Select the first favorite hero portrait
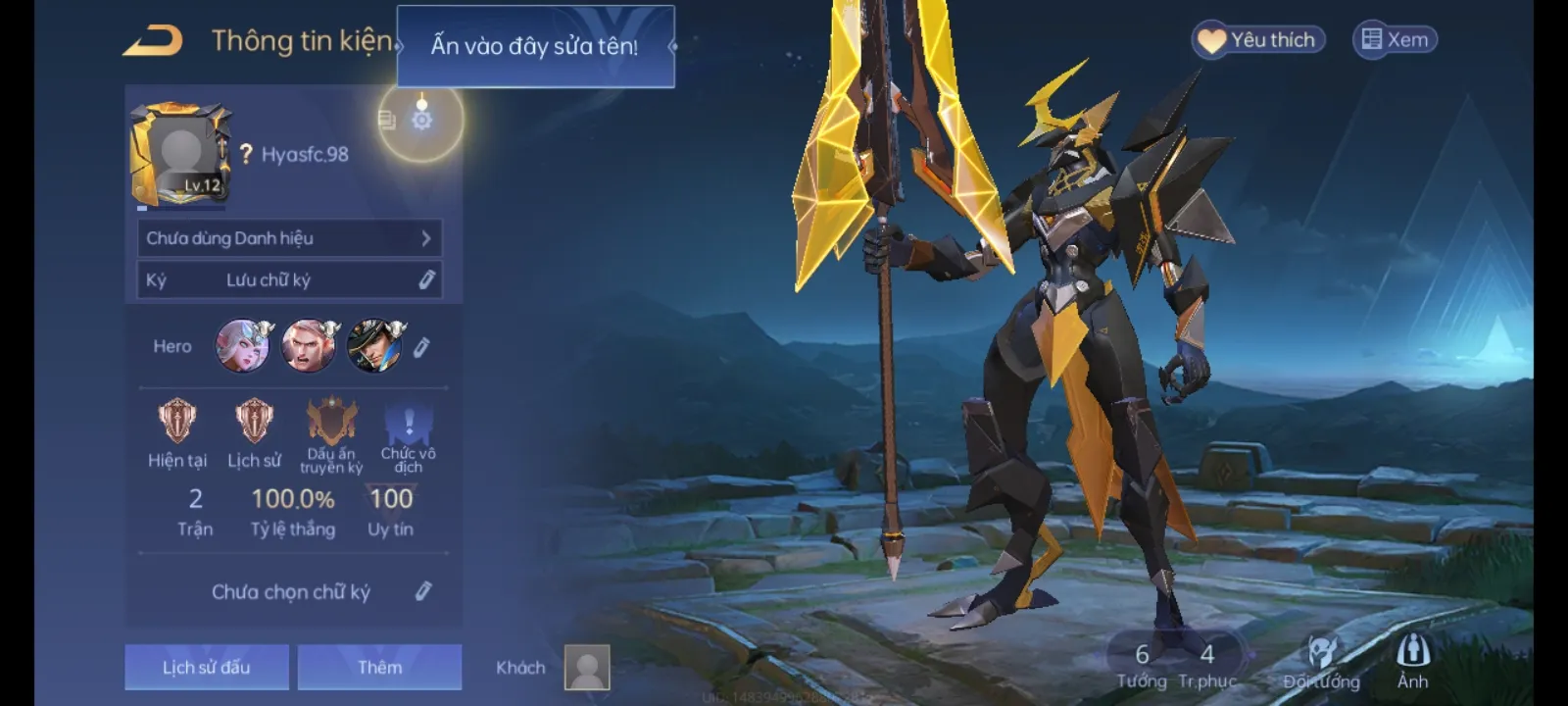 242,346
